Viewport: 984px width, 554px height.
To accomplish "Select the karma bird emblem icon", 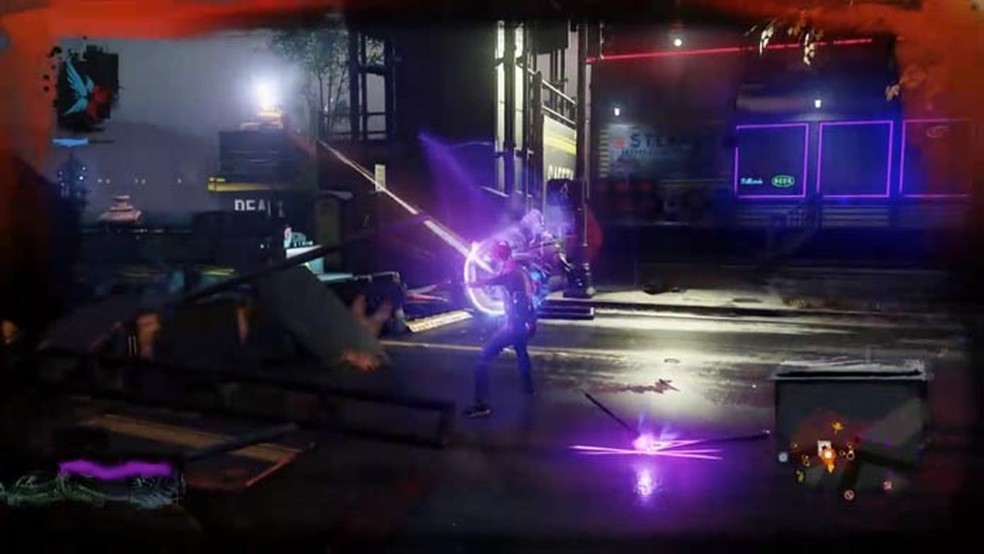I will tap(86, 87).
